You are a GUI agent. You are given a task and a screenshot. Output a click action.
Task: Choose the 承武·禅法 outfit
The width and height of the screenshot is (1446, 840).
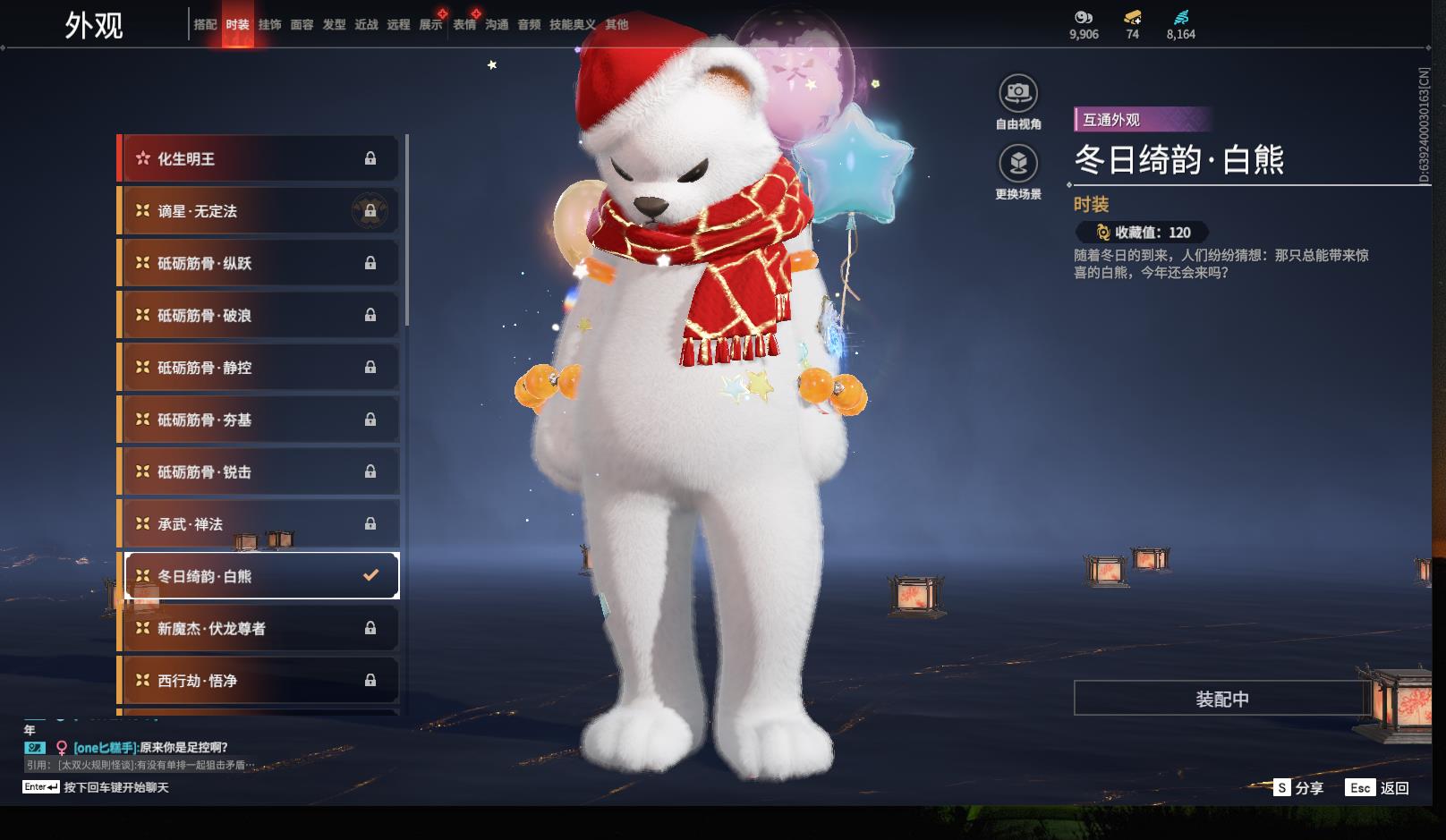coord(258,524)
